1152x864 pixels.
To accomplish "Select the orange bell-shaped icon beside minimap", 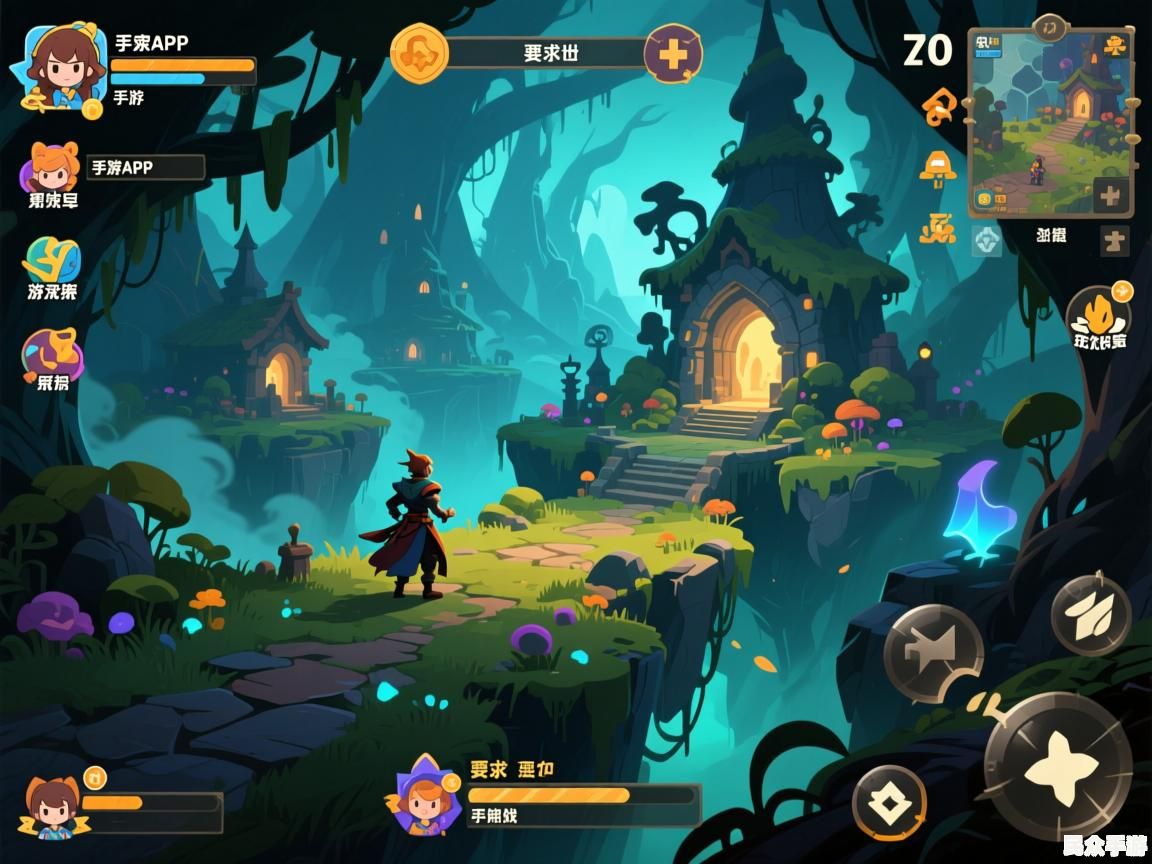I will (937, 167).
